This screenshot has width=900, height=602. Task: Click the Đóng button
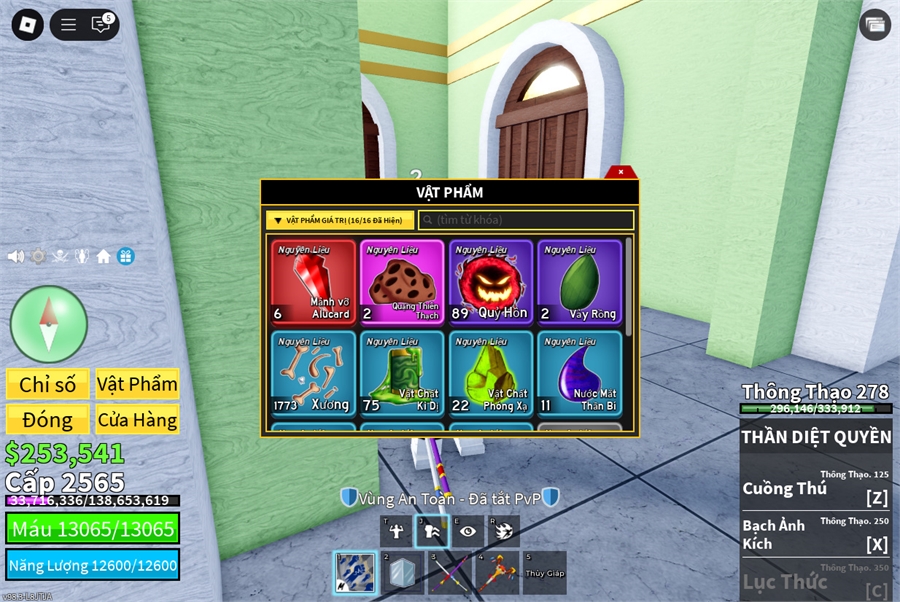pyautogui.click(x=48, y=419)
